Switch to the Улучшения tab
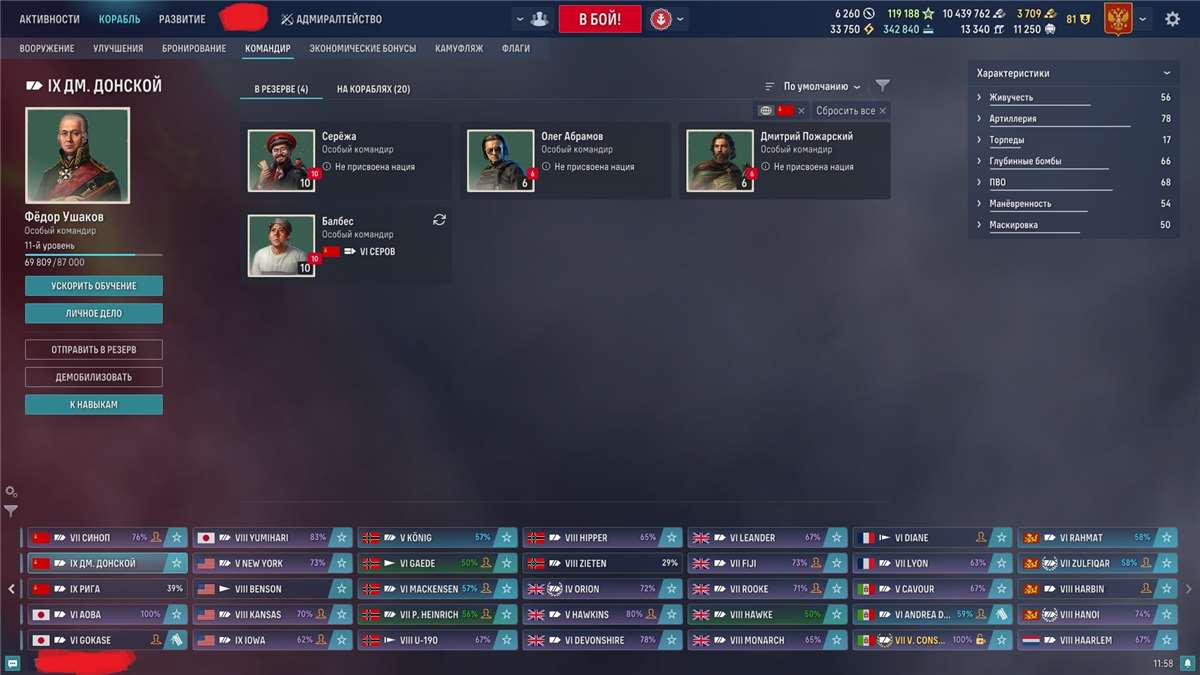The height and width of the screenshot is (675, 1200). tap(118, 48)
